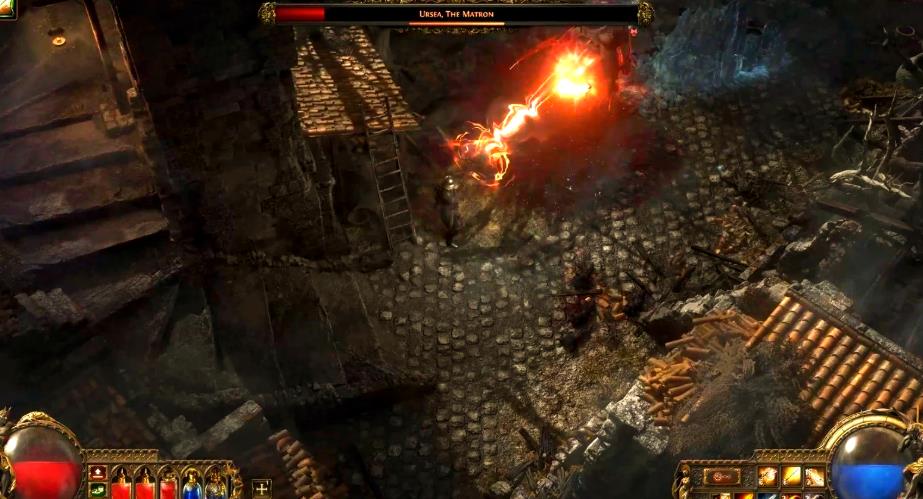Open the green icon button beside the flasks
The image size is (923, 499).
pos(98,489)
